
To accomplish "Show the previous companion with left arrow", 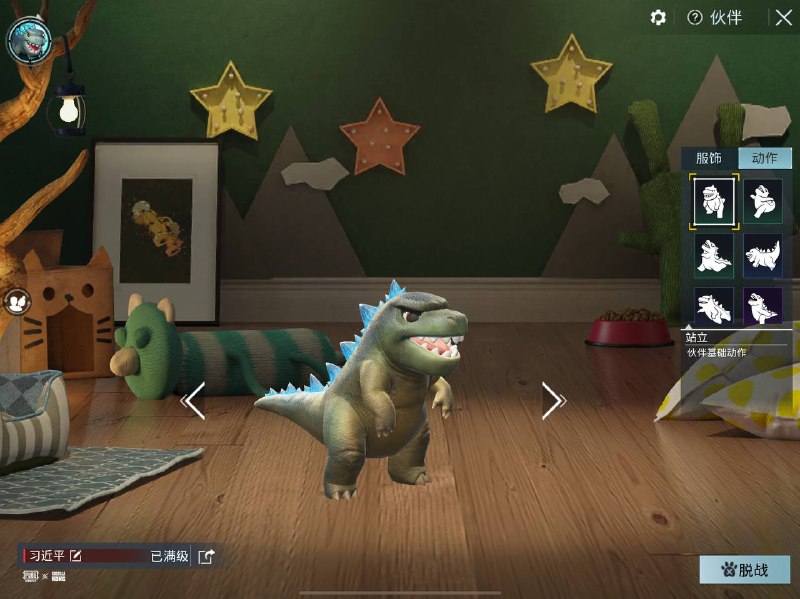I will click(x=194, y=401).
